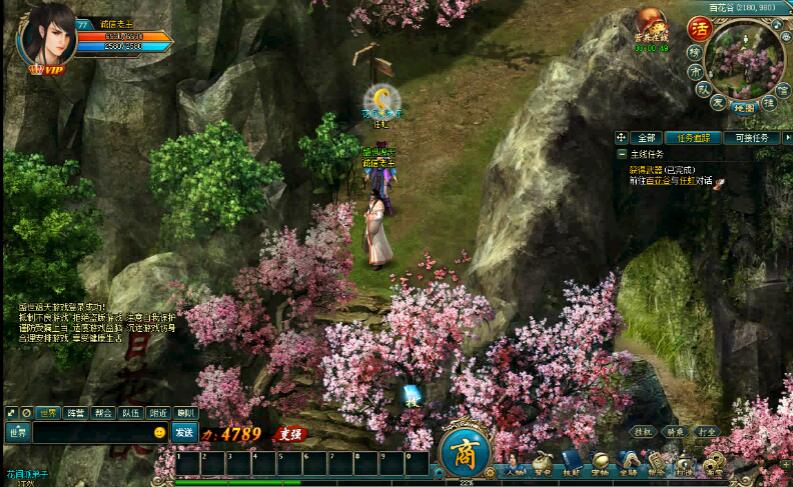Open the 技能 skills book
This screenshot has height=487, width=793.
(x=571, y=463)
